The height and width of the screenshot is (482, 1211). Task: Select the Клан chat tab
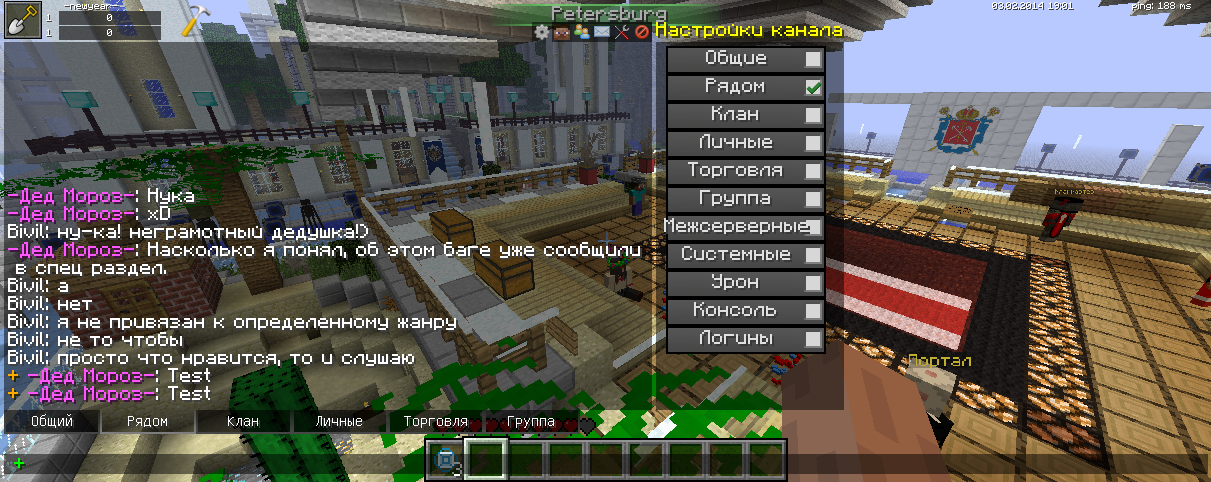[x=243, y=422]
